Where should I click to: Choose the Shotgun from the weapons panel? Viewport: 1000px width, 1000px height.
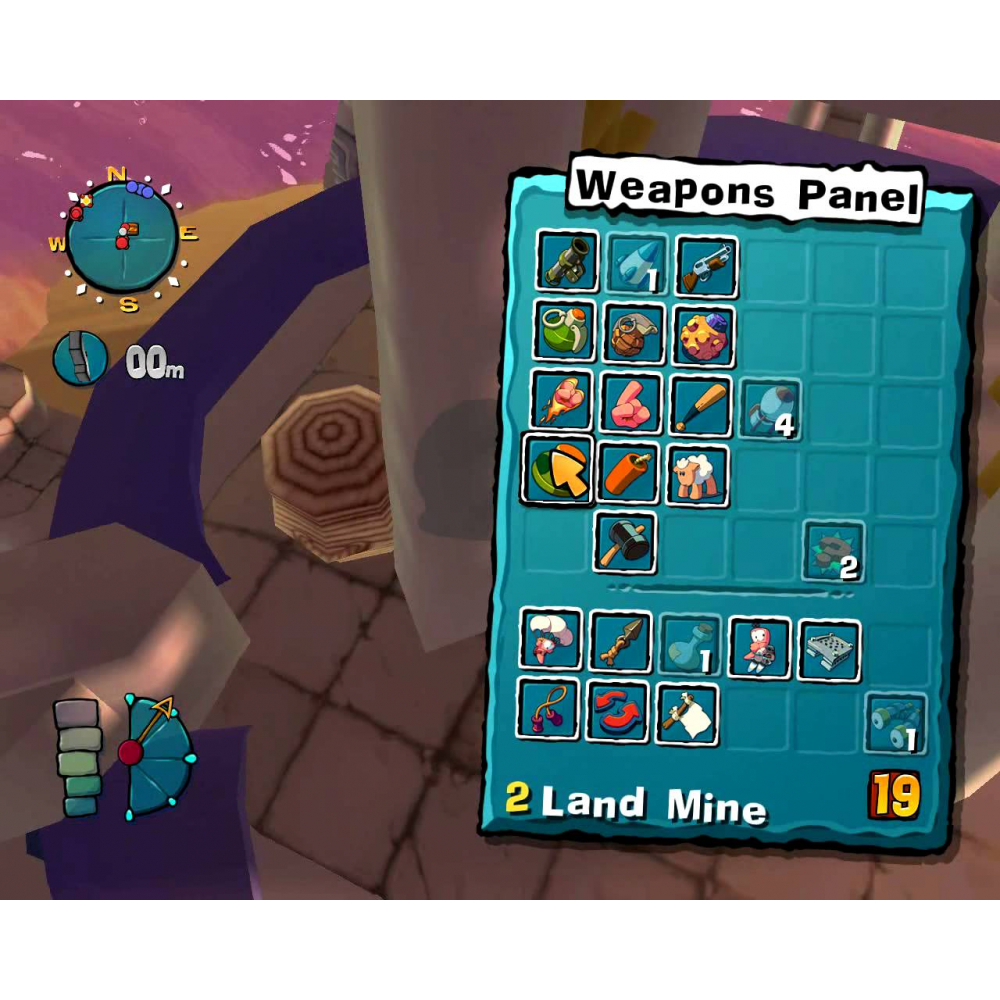coord(707,265)
